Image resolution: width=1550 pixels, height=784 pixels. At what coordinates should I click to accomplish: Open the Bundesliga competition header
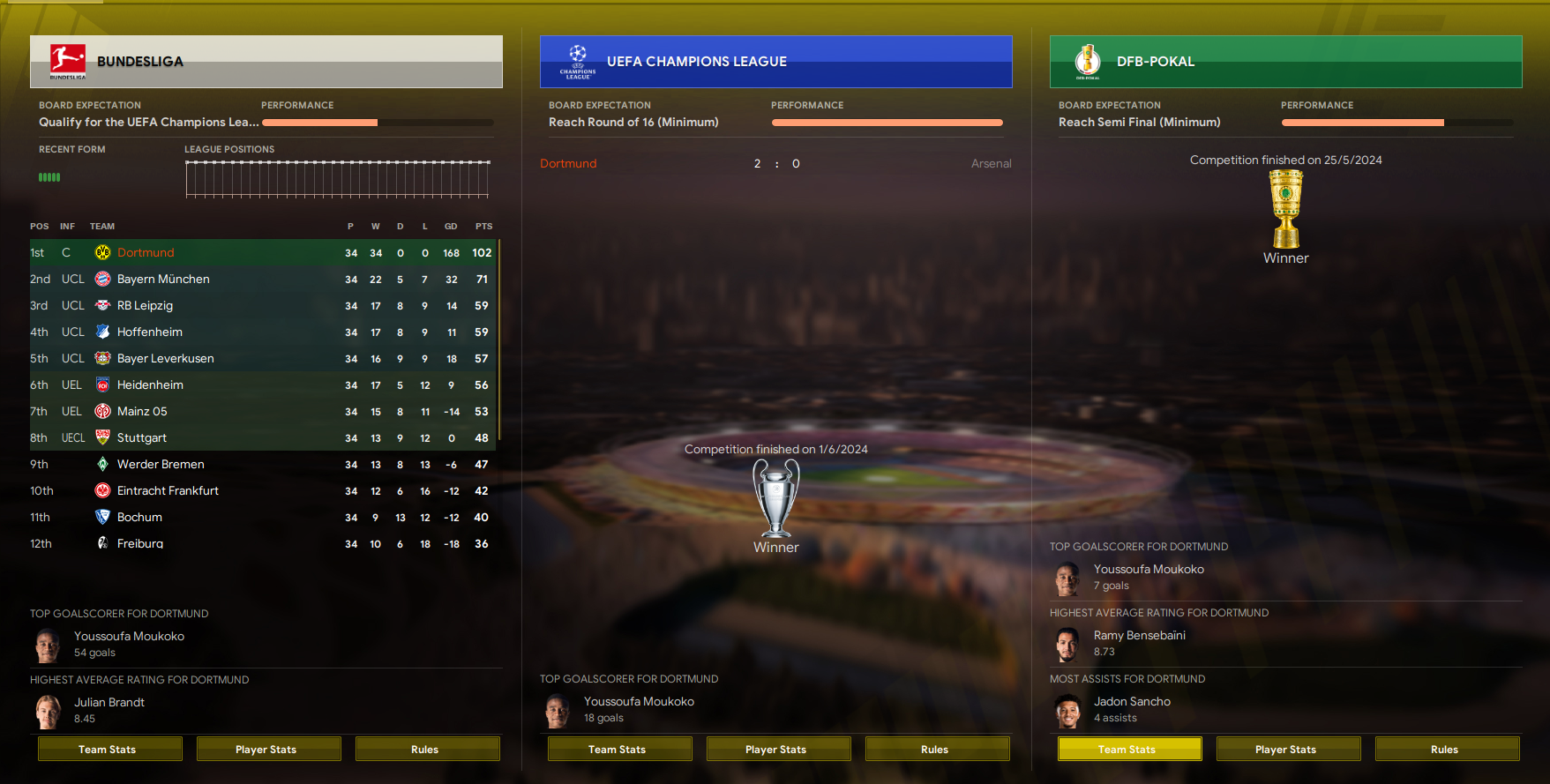[140, 62]
